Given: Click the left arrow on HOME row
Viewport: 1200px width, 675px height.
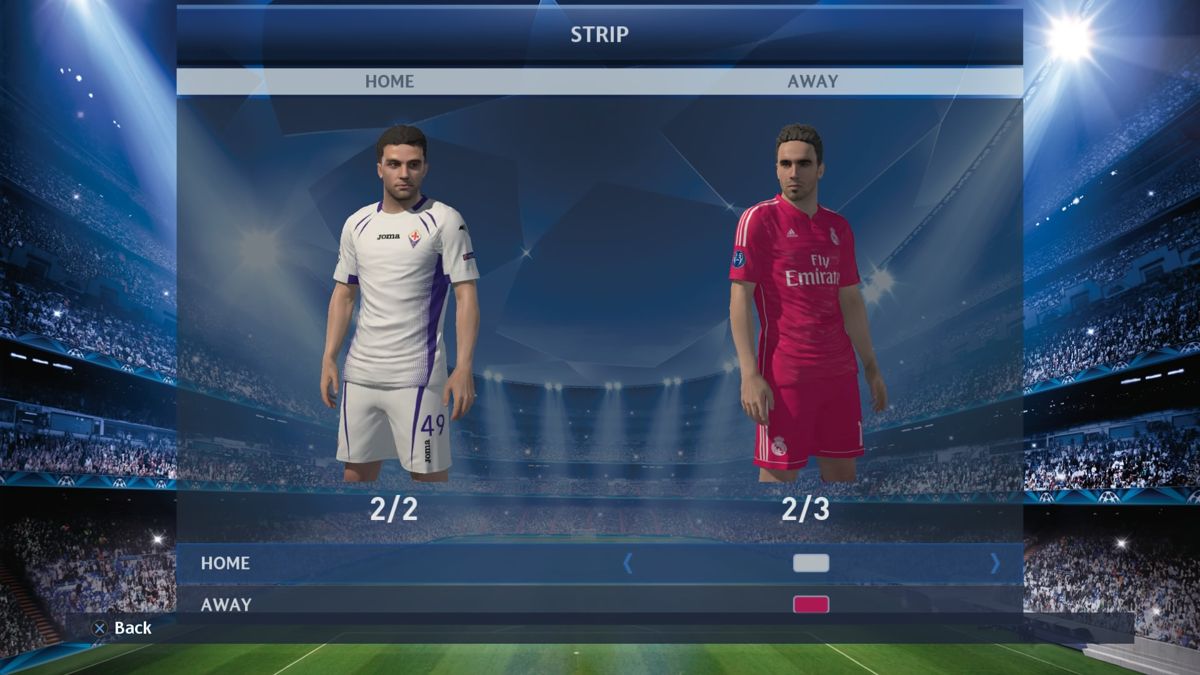Looking at the screenshot, I should pyautogui.click(x=628, y=563).
